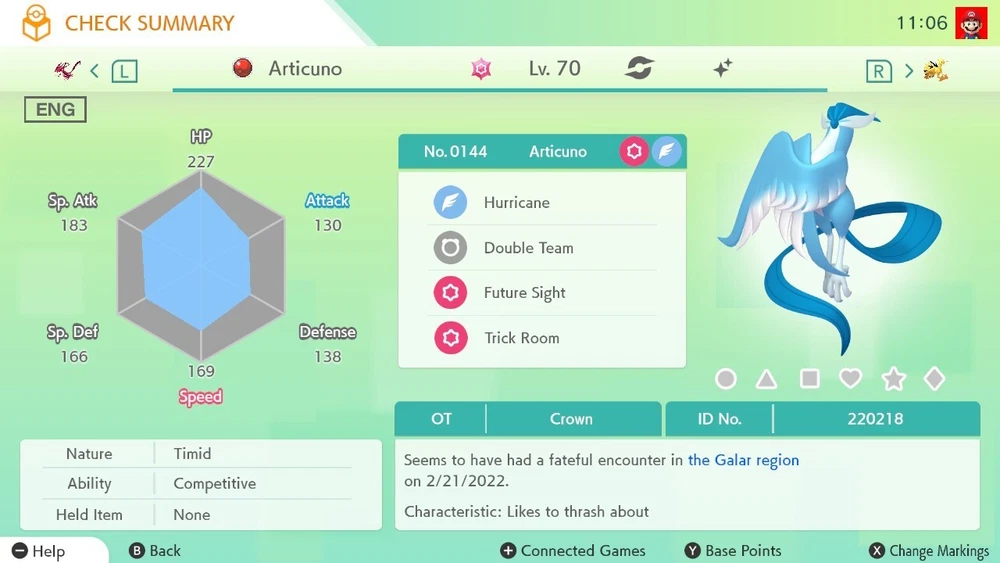Viewport: 1000px width, 563px height.
Task: Select the Double Team move
Action: [x=528, y=248]
